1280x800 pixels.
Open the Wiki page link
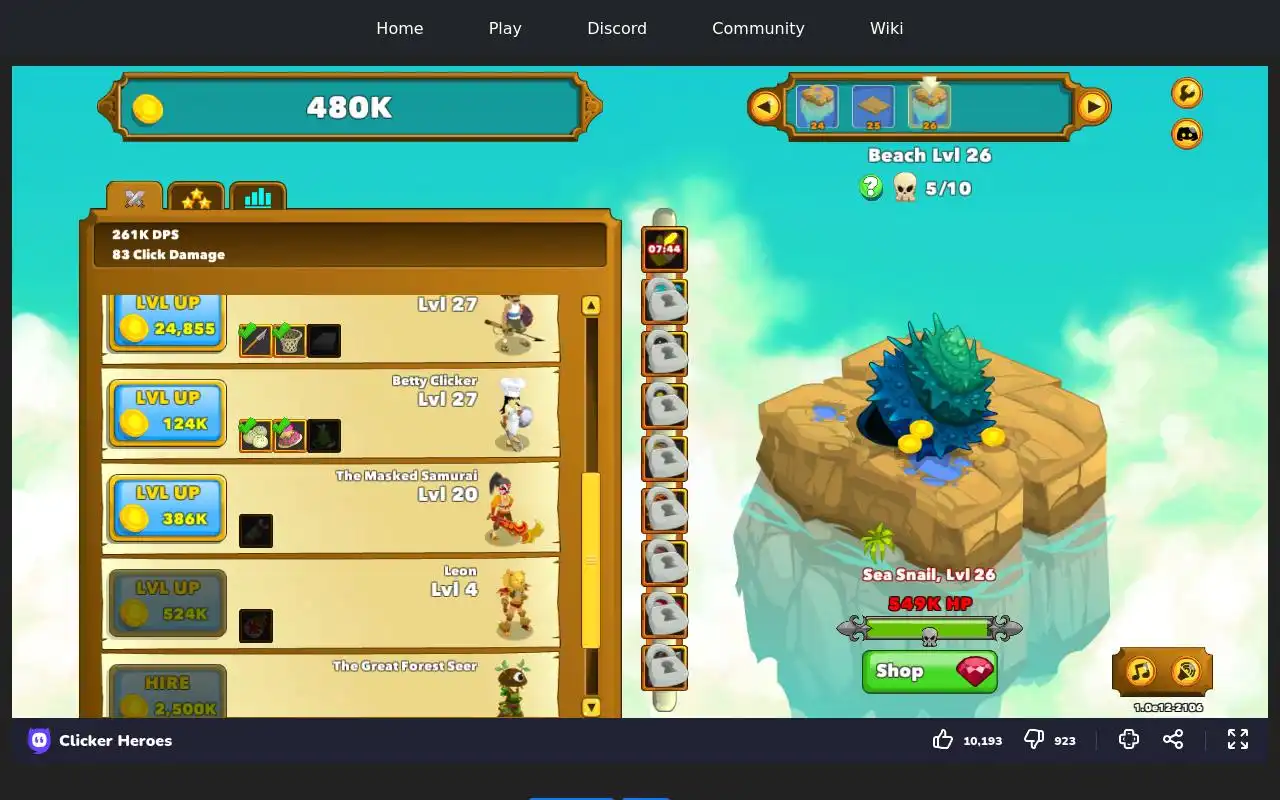pos(886,28)
